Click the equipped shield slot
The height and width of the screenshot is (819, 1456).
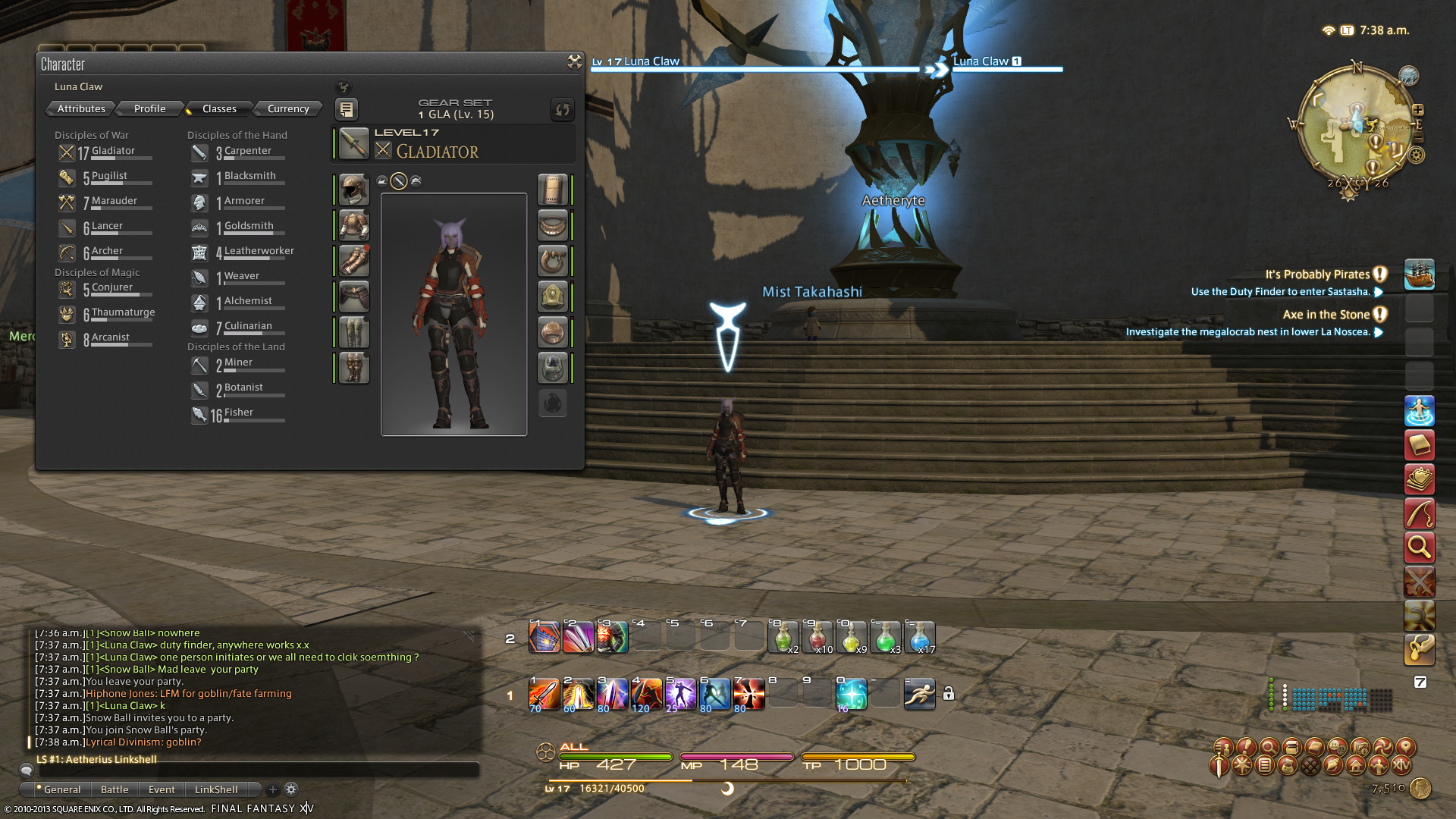(x=552, y=190)
